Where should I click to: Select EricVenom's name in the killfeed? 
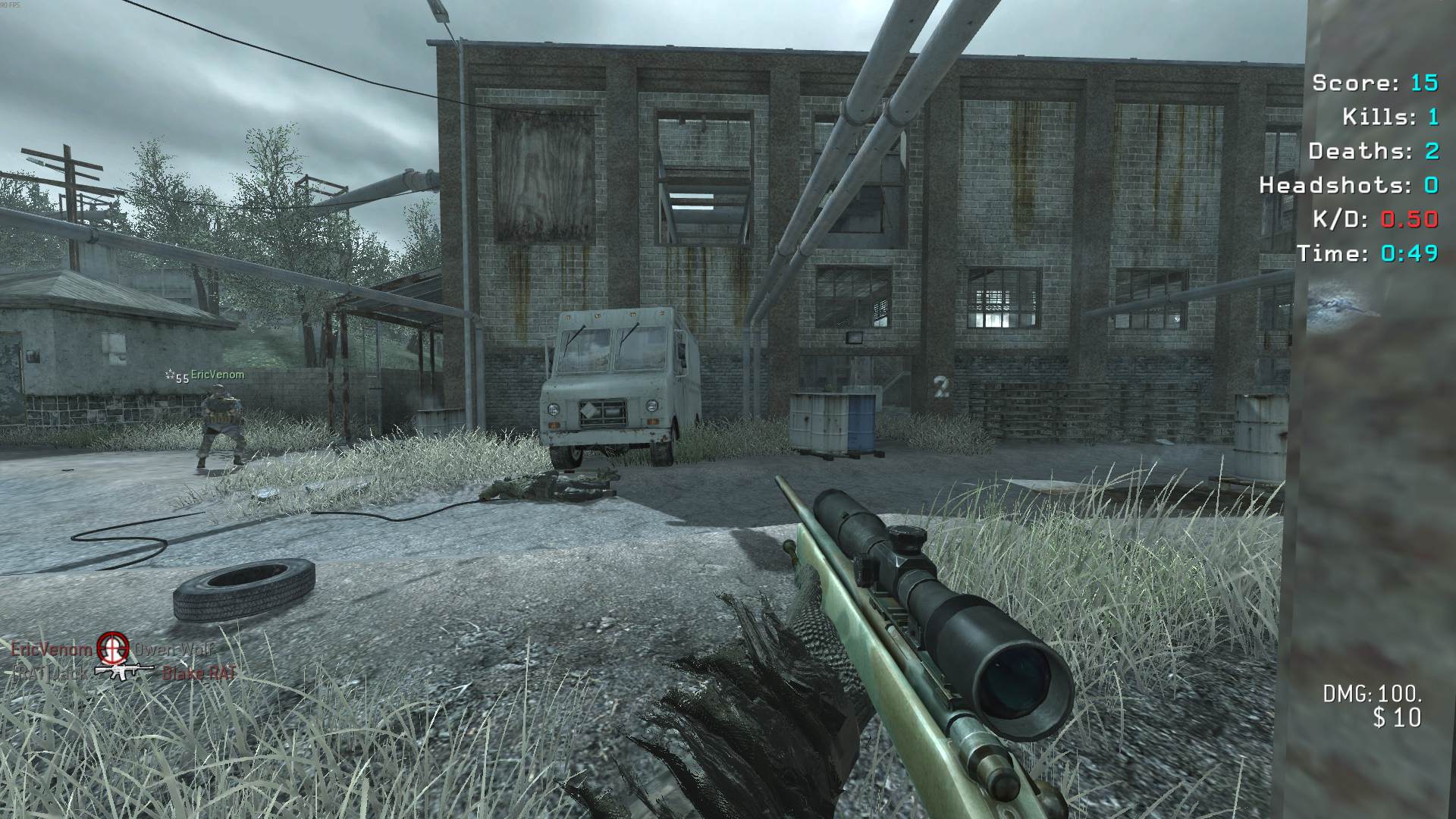pos(52,649)
